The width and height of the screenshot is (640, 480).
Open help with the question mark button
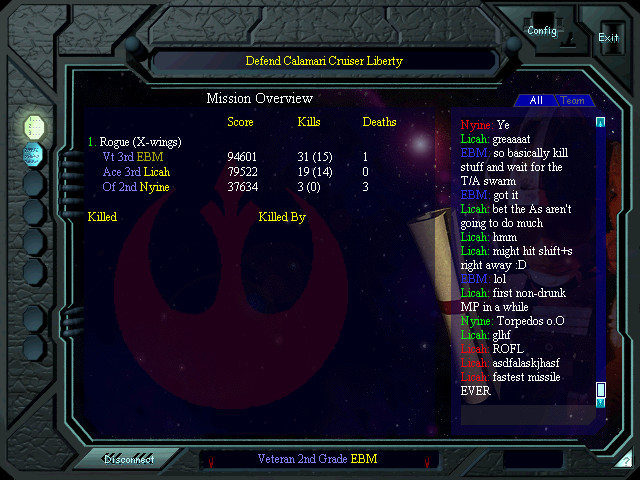click(x=626, y=461)
